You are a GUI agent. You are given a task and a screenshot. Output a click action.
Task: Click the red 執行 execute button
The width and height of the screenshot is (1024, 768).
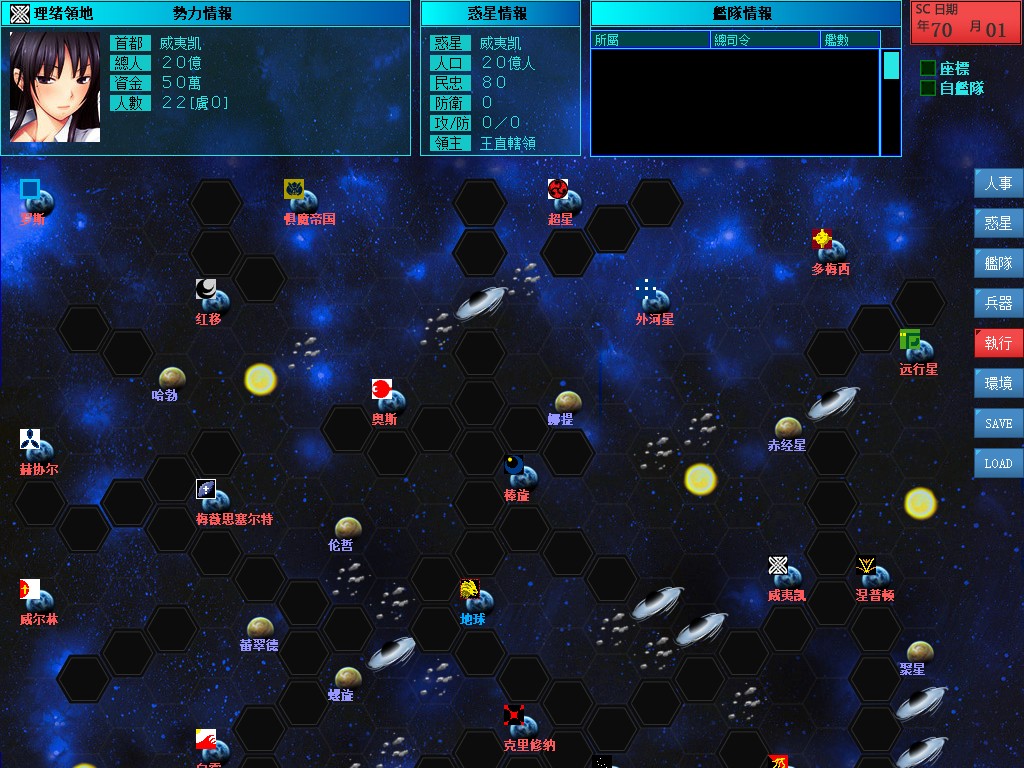click(998, 343)
